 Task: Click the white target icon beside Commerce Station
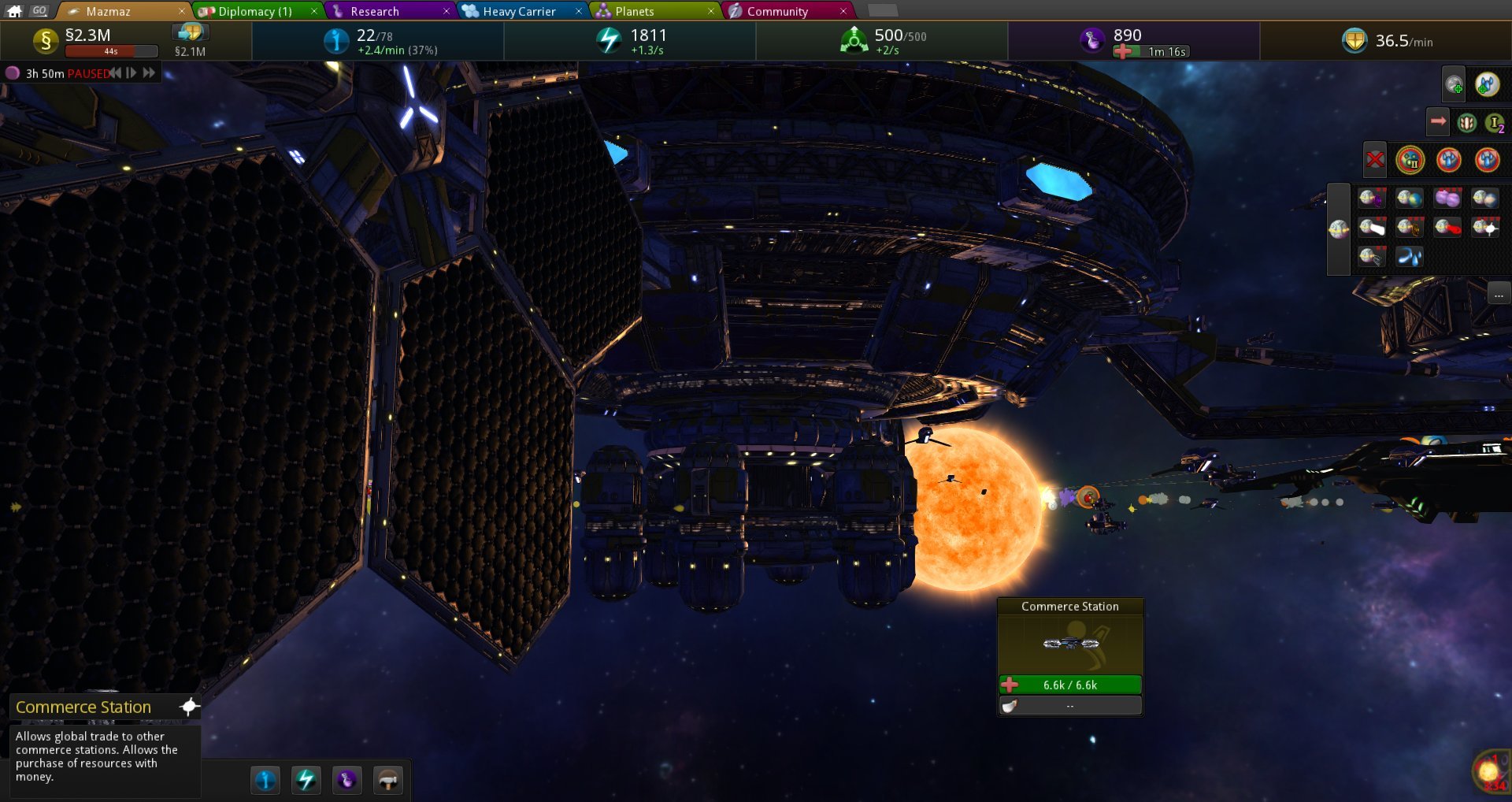[x=189, y=707]
